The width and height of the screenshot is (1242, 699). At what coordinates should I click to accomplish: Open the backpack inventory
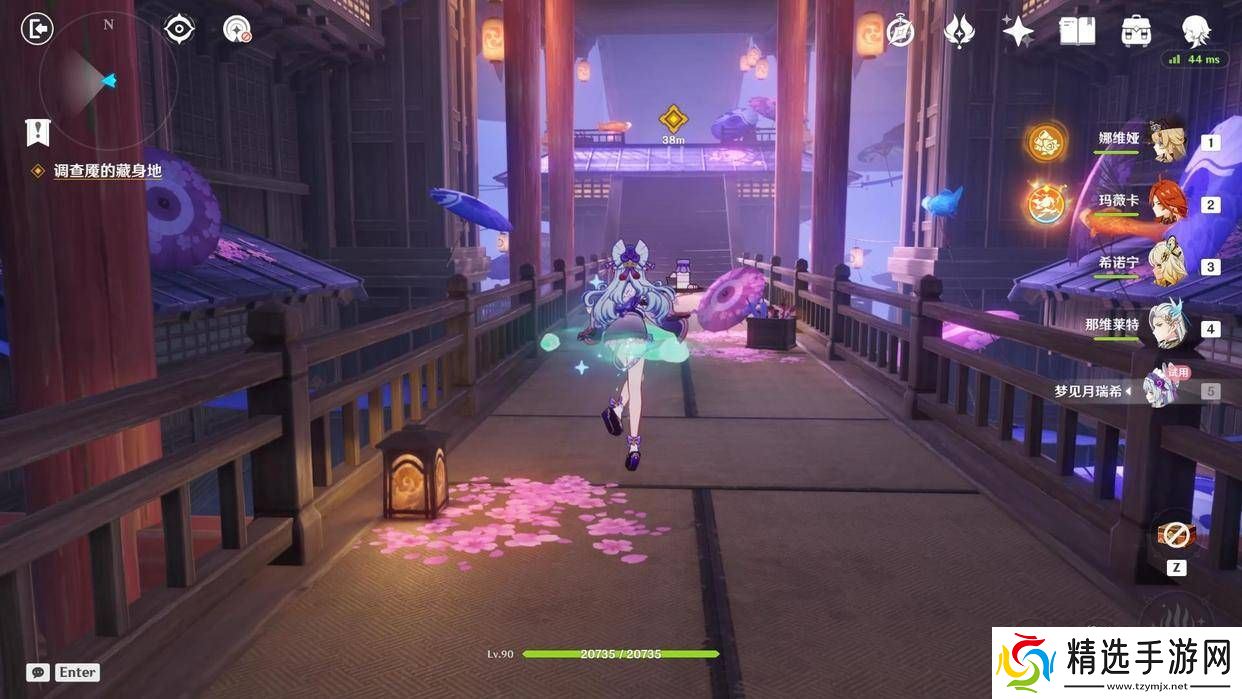1136,31
